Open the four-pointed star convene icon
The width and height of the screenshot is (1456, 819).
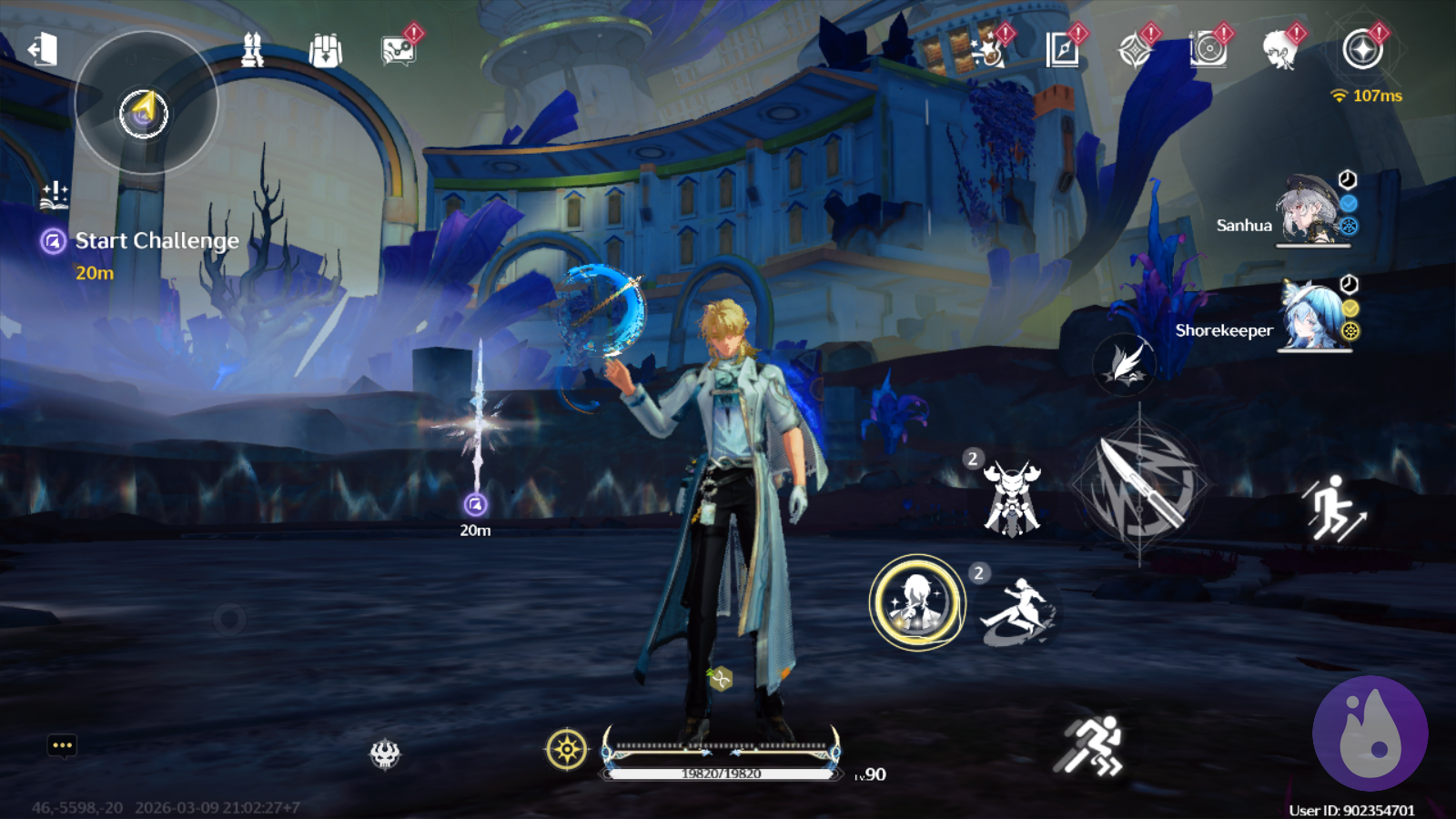tap(1135, 51)
